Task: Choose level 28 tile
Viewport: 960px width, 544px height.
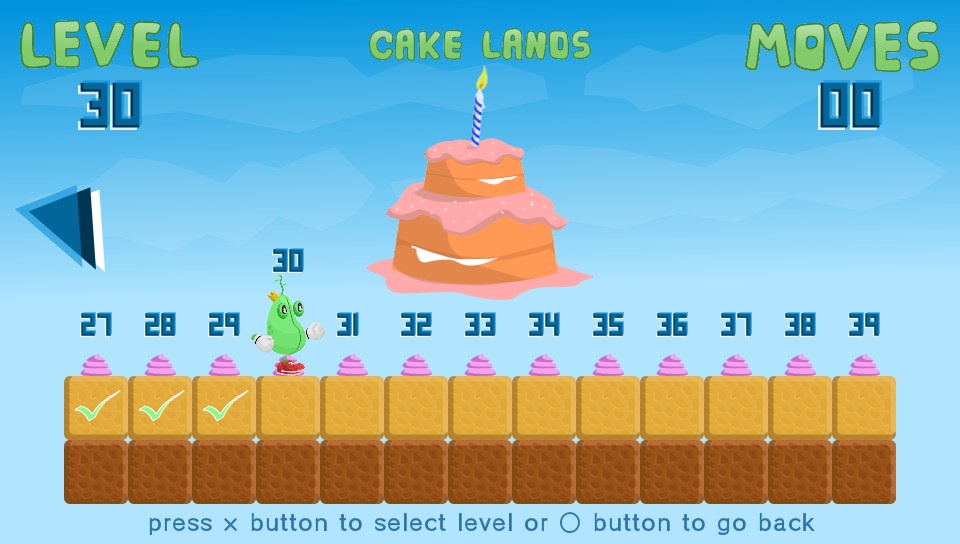Action: pos(160,407)
